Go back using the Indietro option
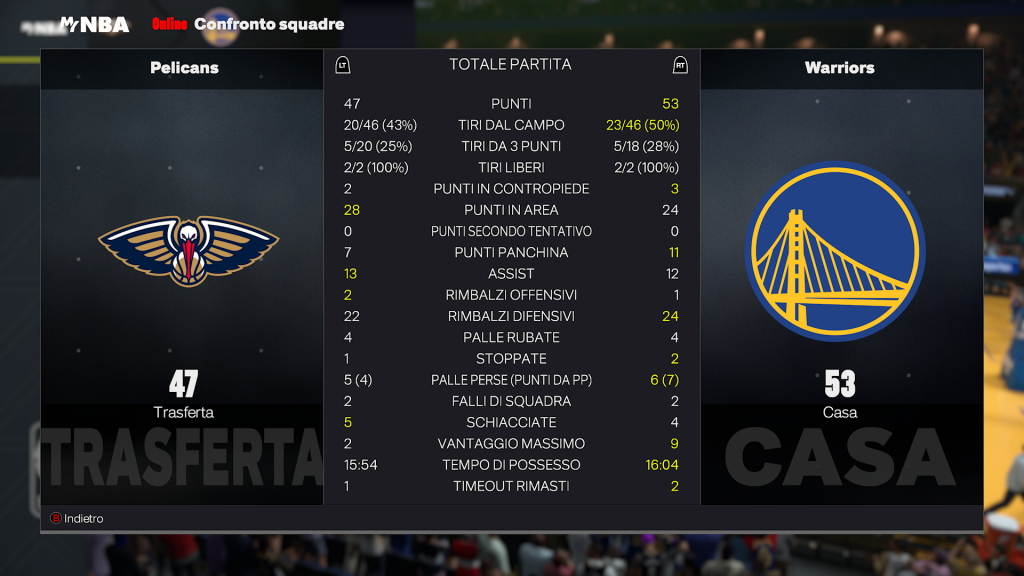Screen dimensions: 1024x576 click(78, 518)
